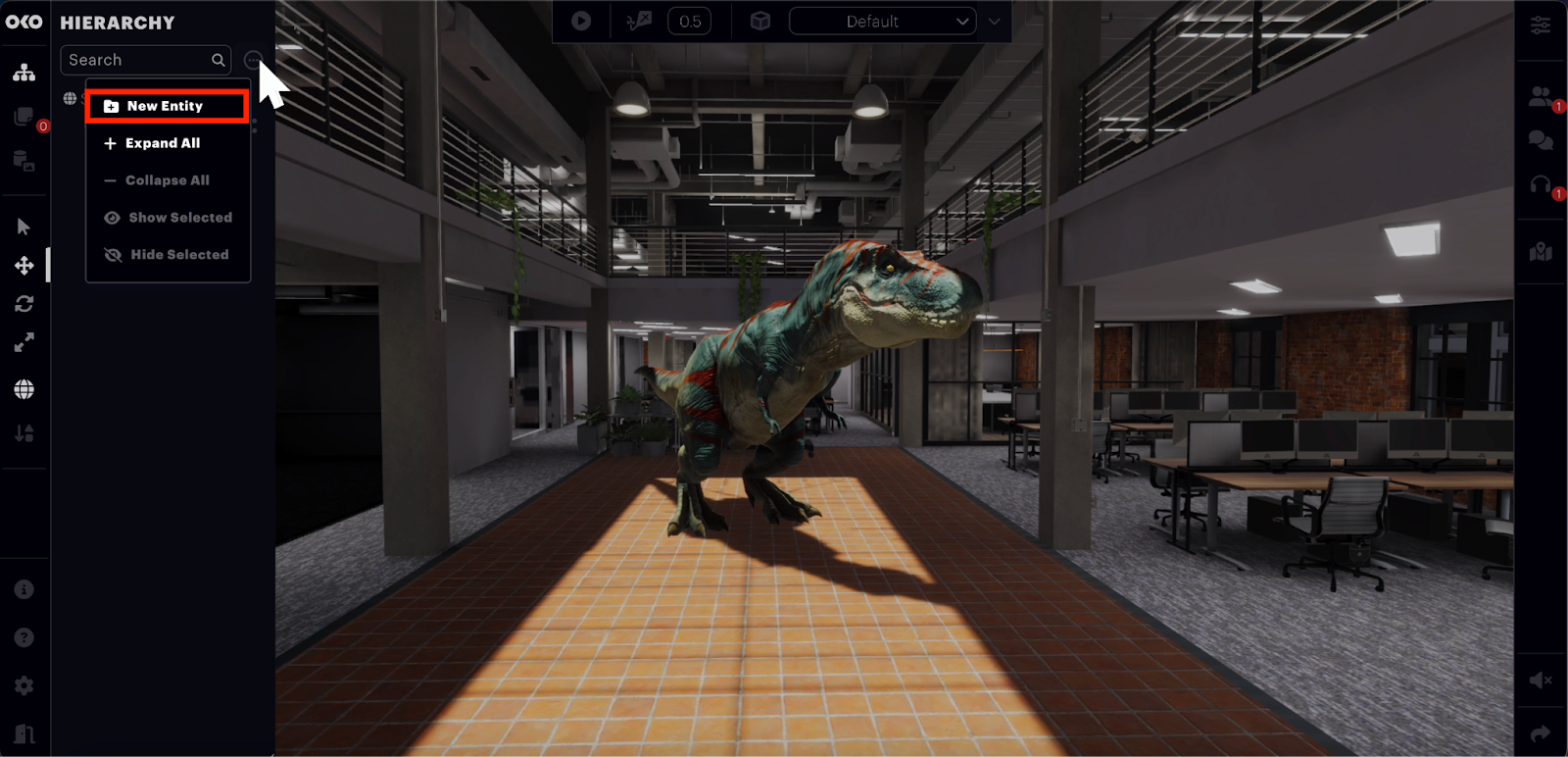Focus the hierarchy Search field
The image size is (1568, 757).
pyautogui.click(x=137, y=60)
